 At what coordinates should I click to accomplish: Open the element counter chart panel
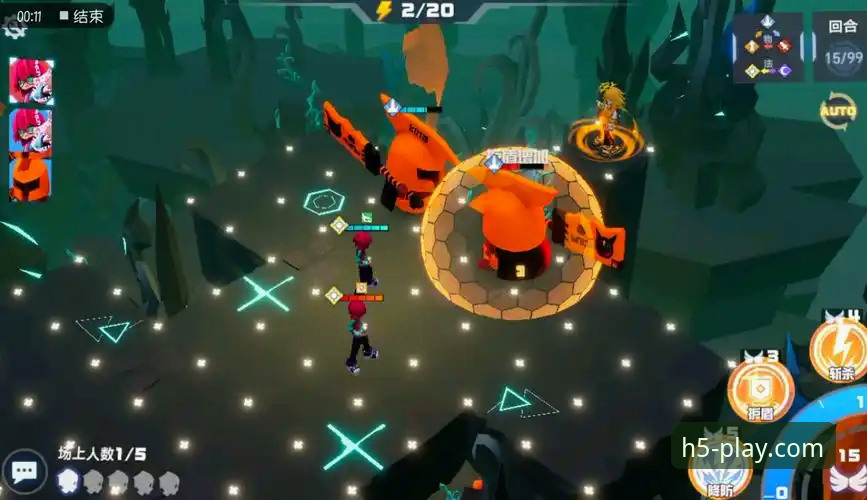(768, 47)
